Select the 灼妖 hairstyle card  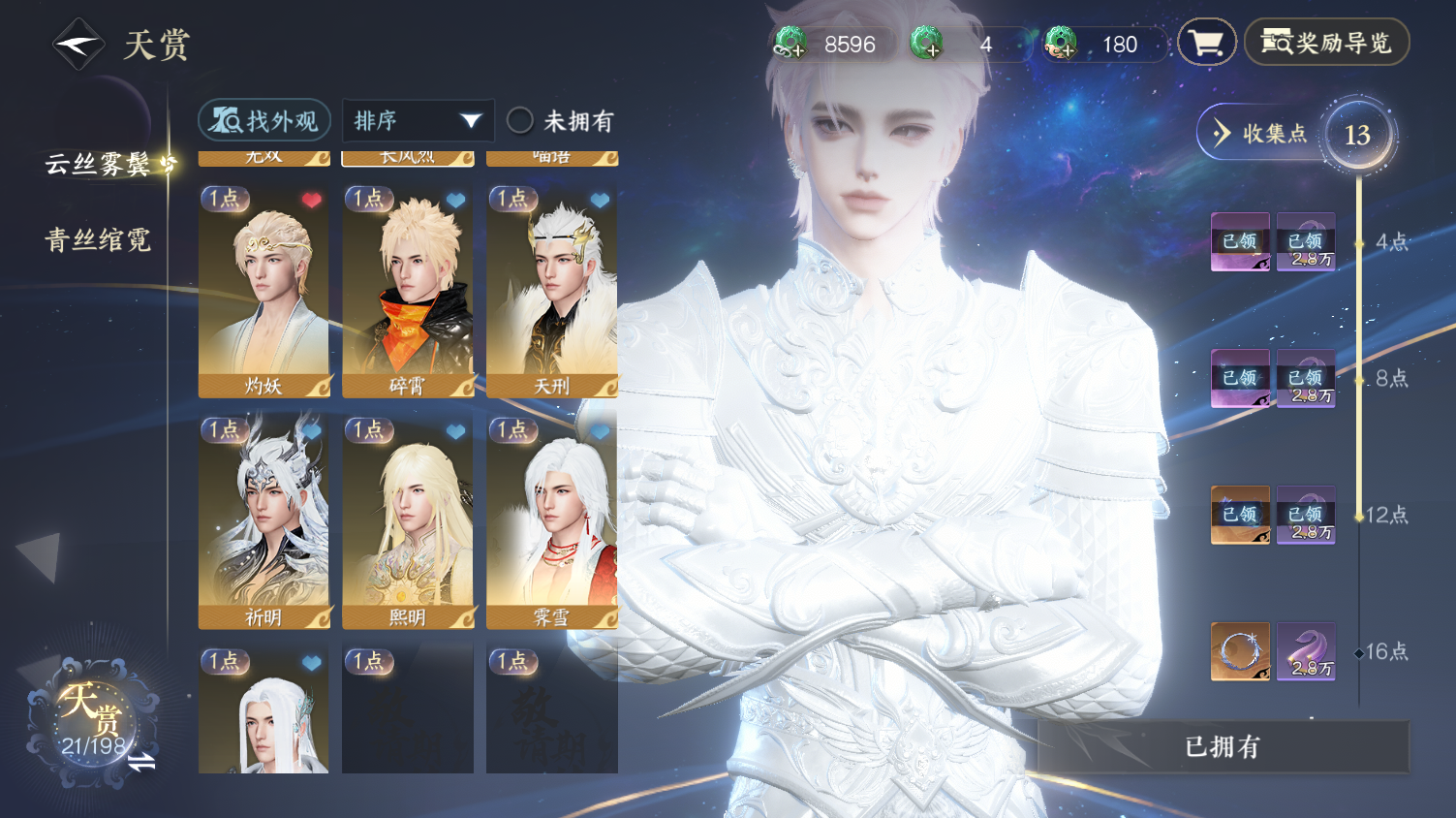(263, 291)
